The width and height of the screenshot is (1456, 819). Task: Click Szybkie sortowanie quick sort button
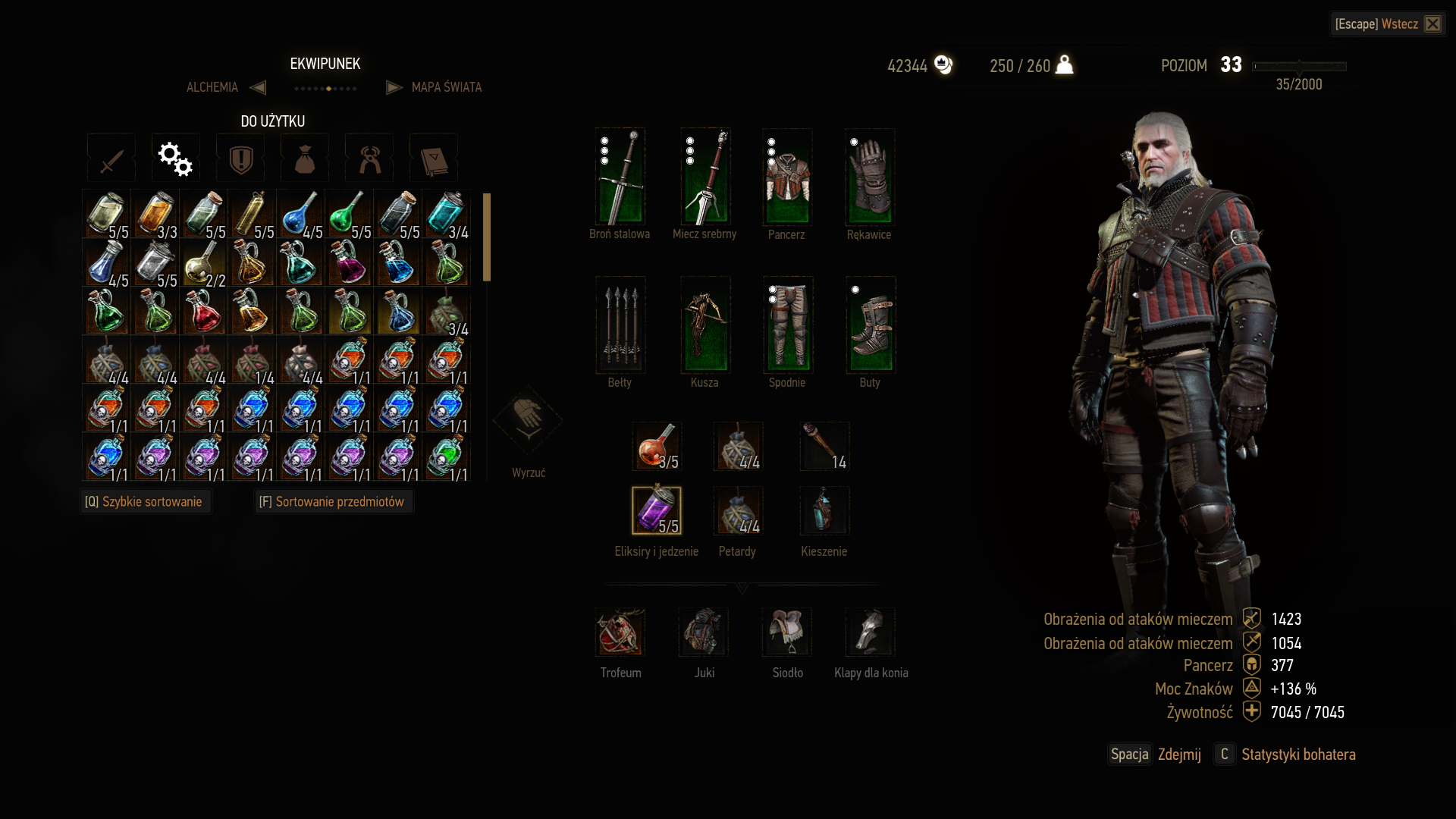click(x=144, y=502)
